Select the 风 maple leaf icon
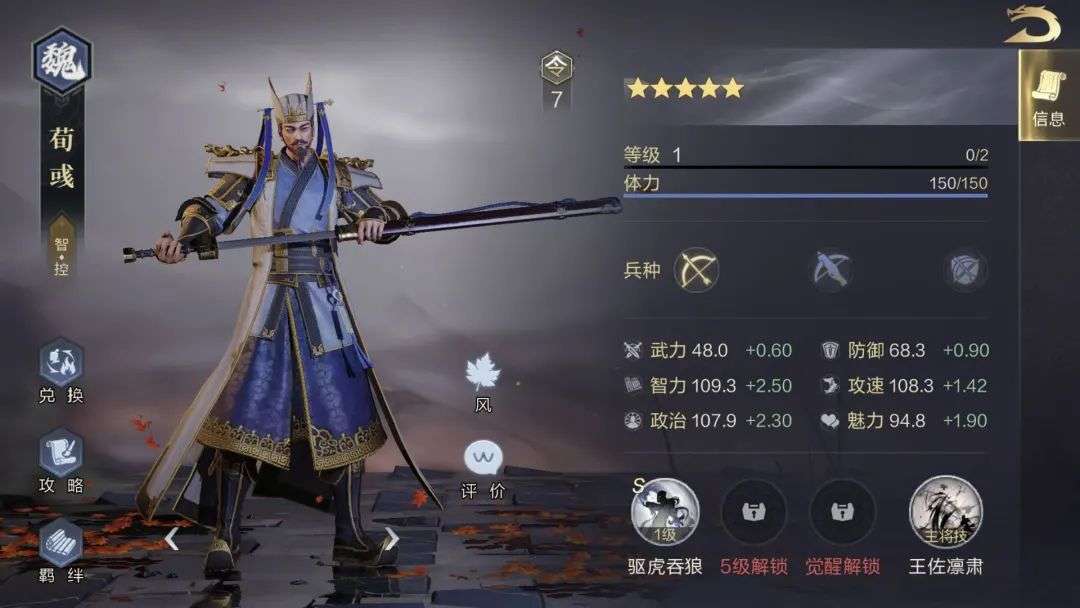The width and height of the screenshot is (1080, 608). pos(483,374)
